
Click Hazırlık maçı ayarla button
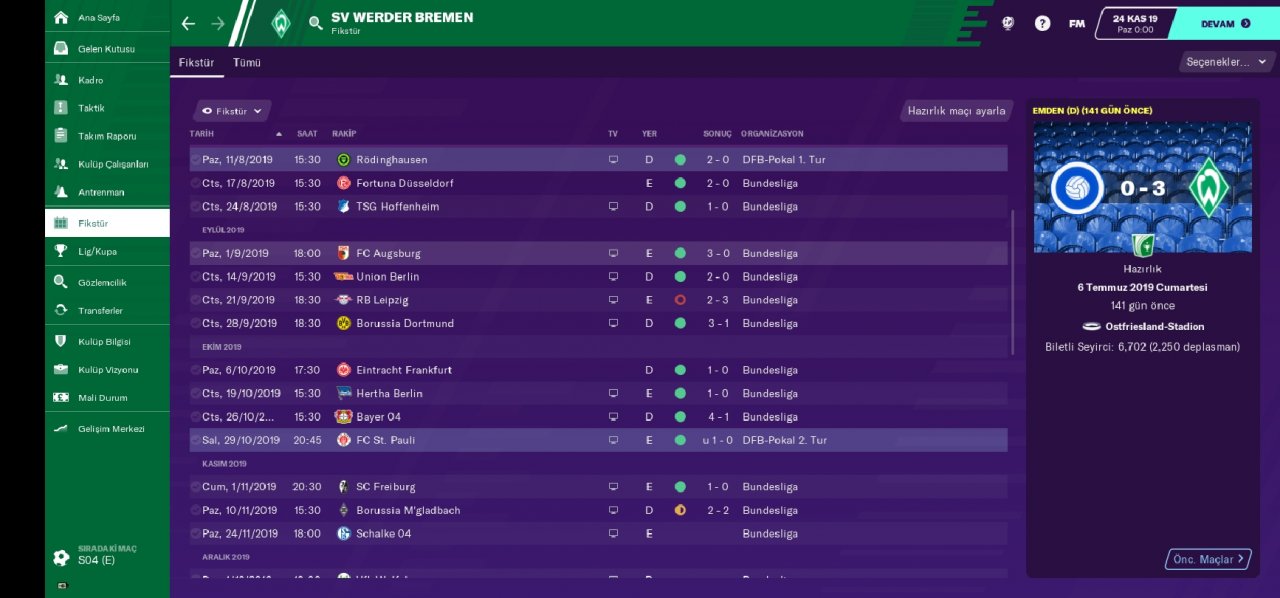956,111
